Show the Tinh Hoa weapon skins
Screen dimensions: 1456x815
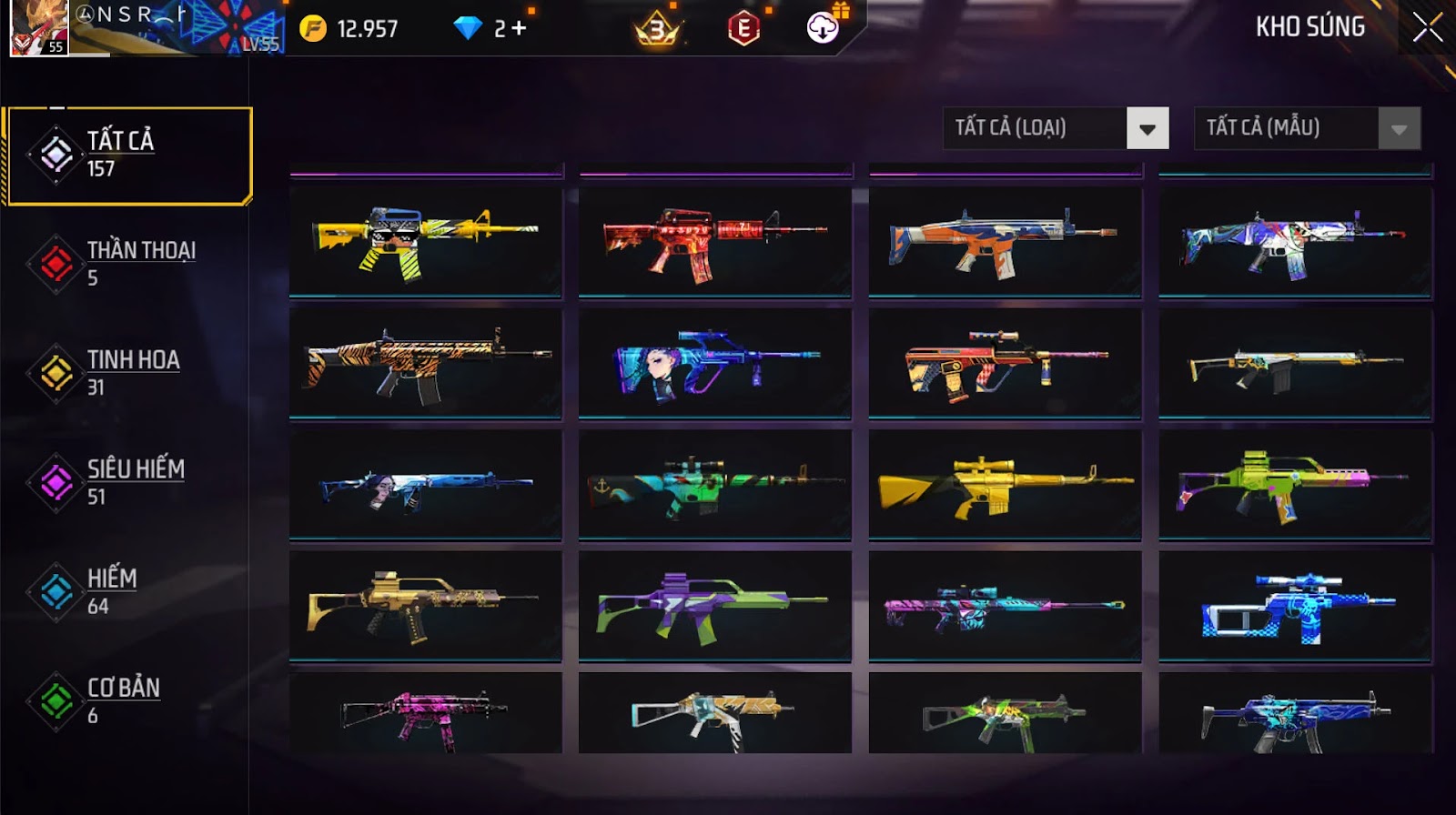(x=127, y=373)
